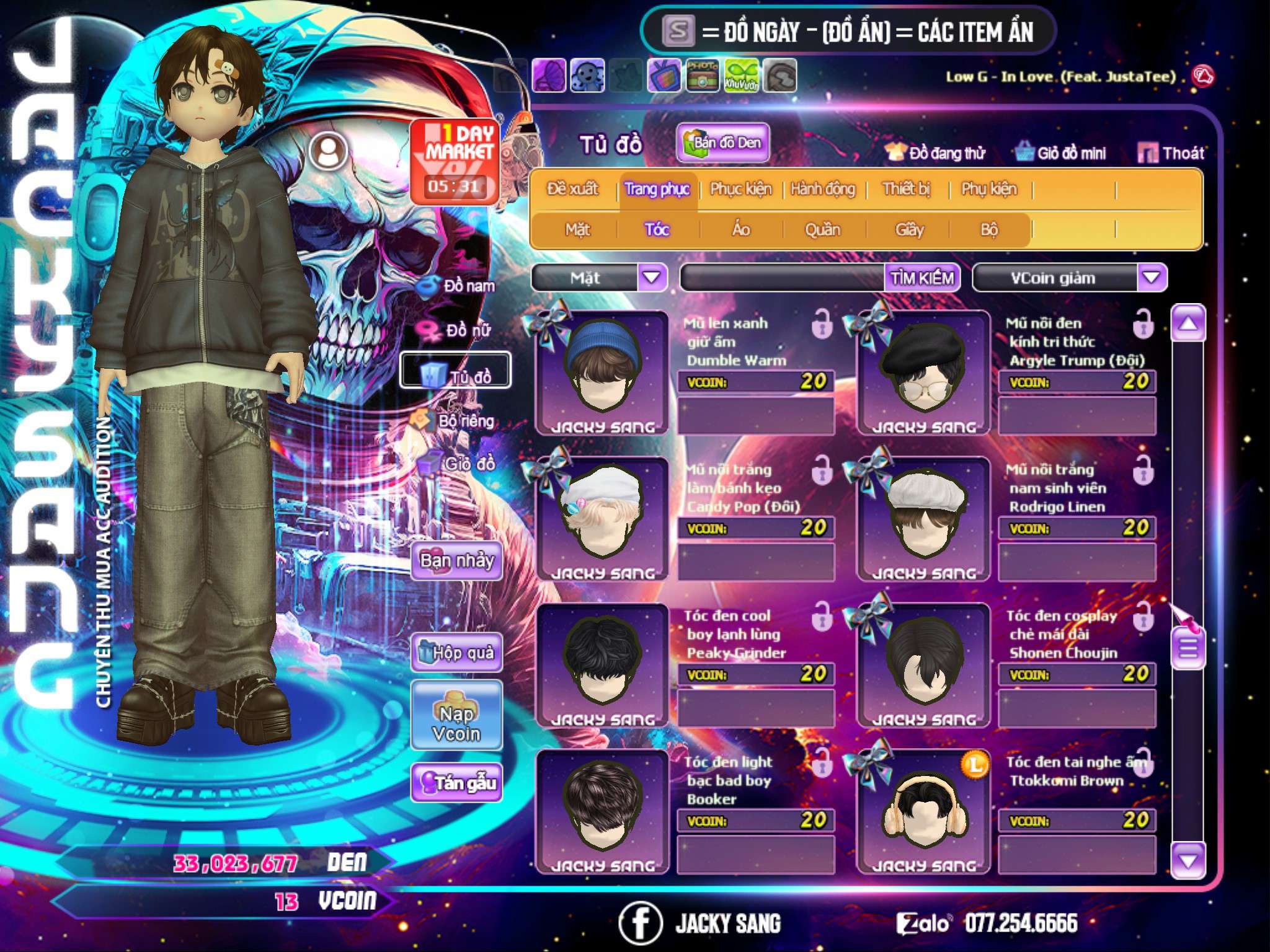Switch to the Phục kiện tab
The width and height of the screenshot is (1270, 952).
coord(740,189)
